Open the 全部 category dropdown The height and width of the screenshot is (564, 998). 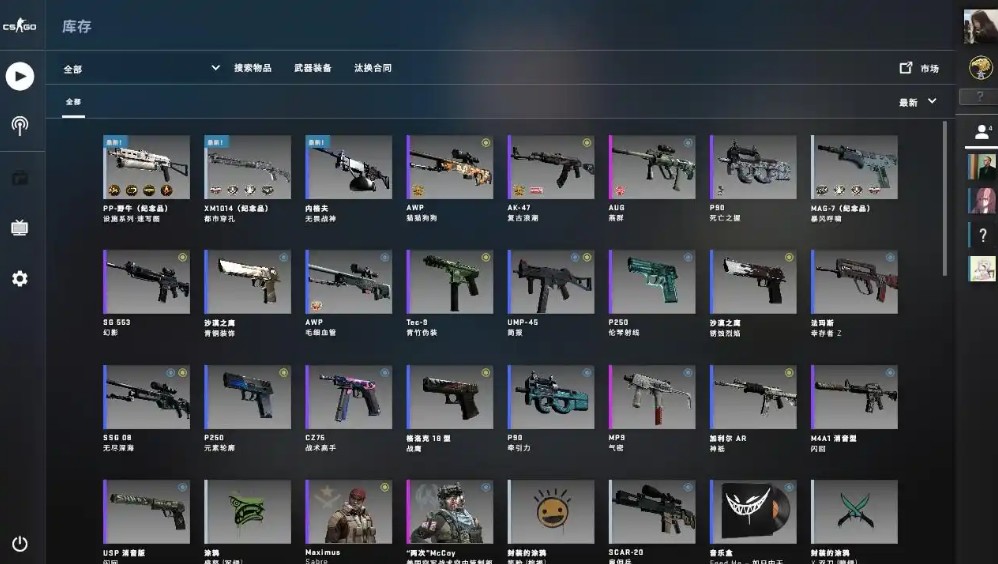(x=141, y=68)
